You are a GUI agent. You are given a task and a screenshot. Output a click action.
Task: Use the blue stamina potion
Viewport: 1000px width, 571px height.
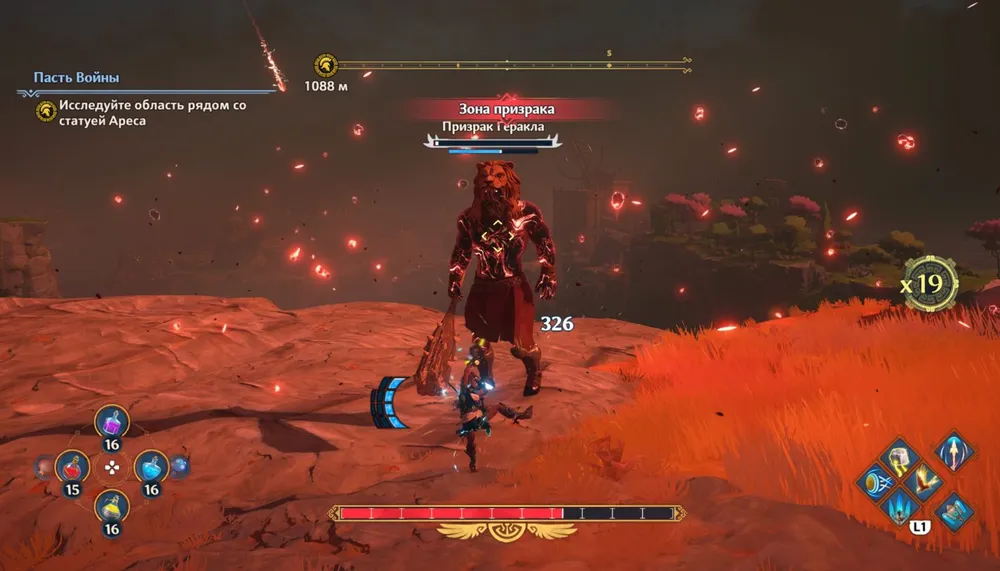(x=150, y=466)
